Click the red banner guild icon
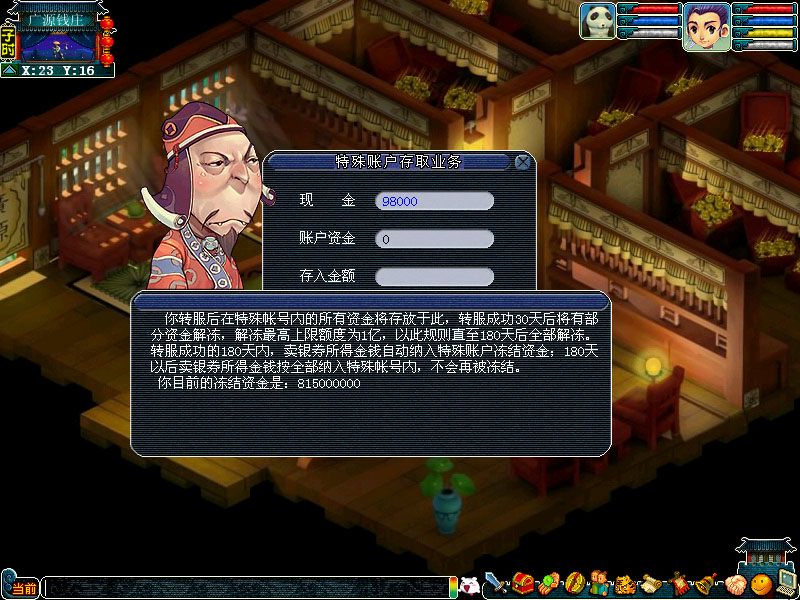 (x=680, y=583)
